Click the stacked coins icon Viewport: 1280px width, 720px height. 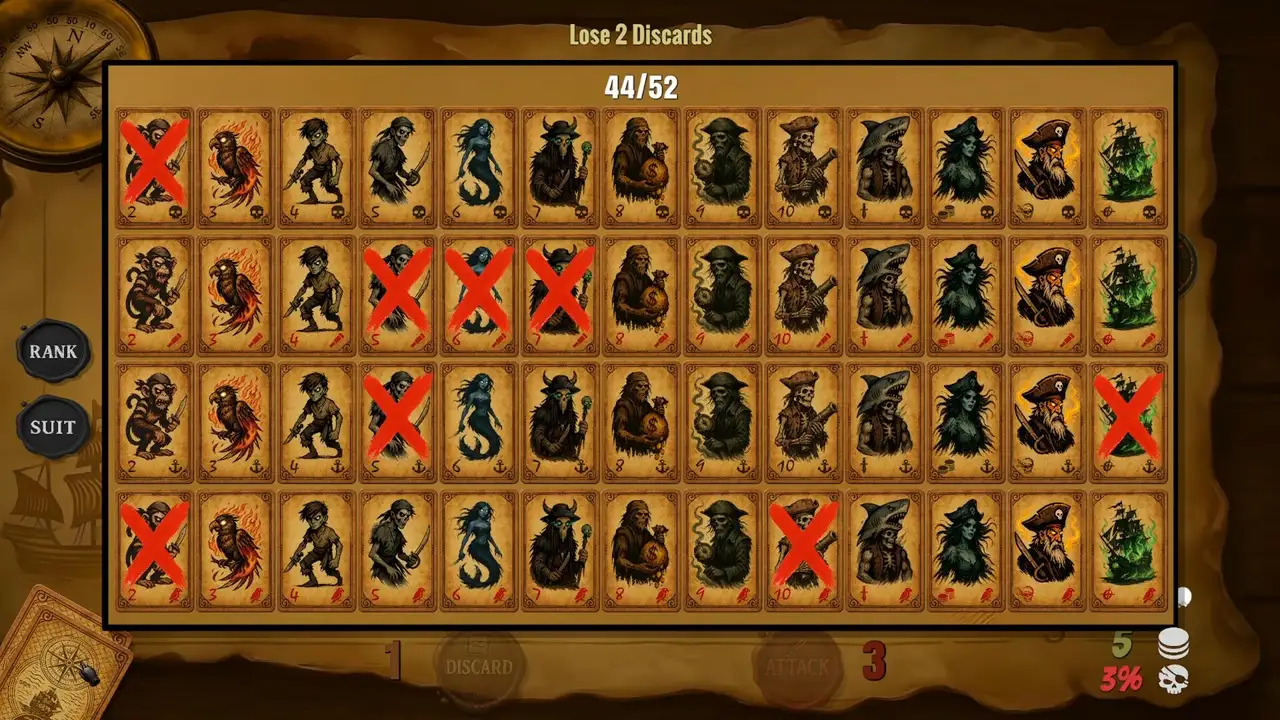(x=1172, y=645)
